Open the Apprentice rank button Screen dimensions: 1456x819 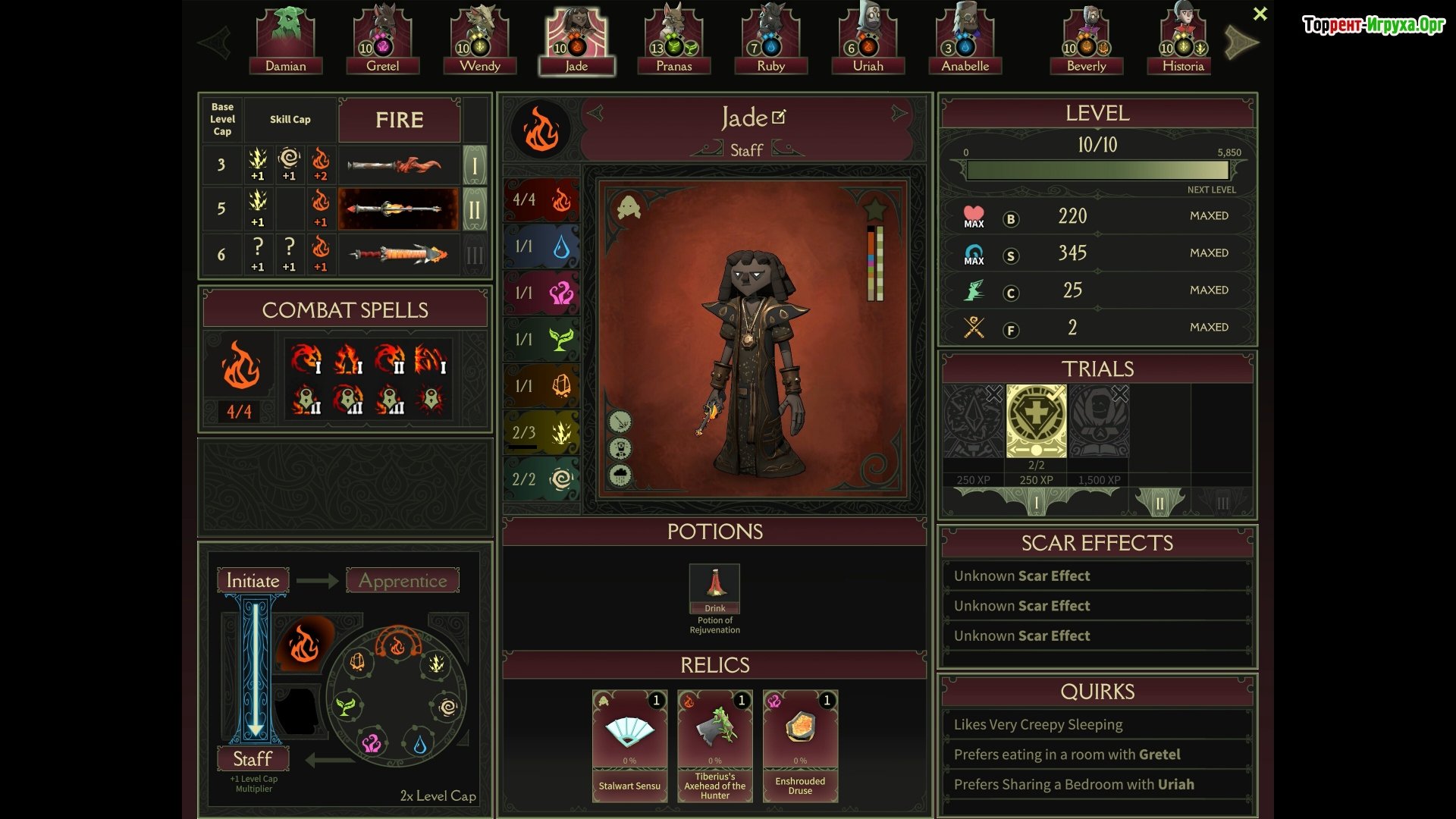click(403, 581)
